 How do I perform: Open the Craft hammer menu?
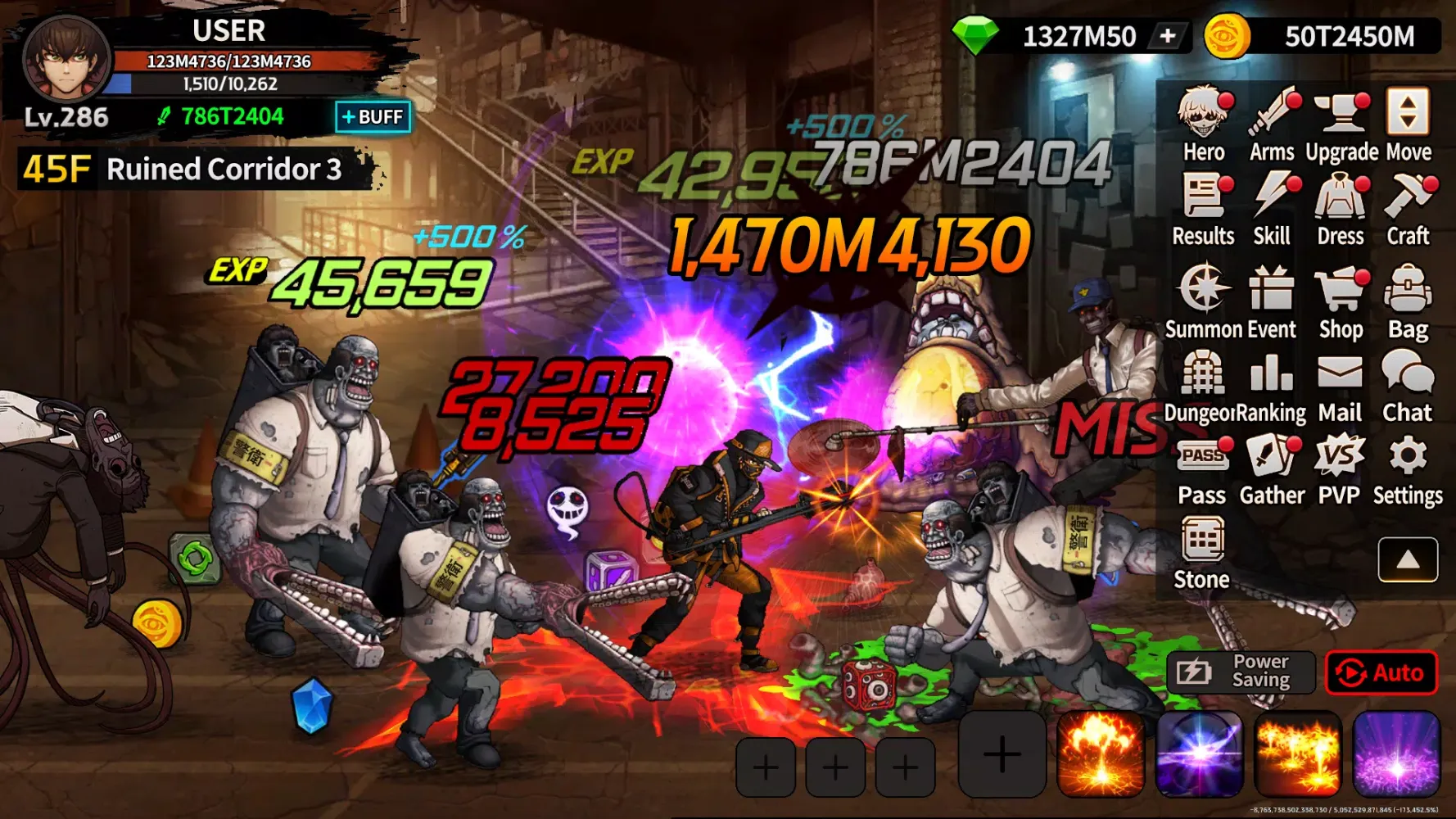[1408, 210]
